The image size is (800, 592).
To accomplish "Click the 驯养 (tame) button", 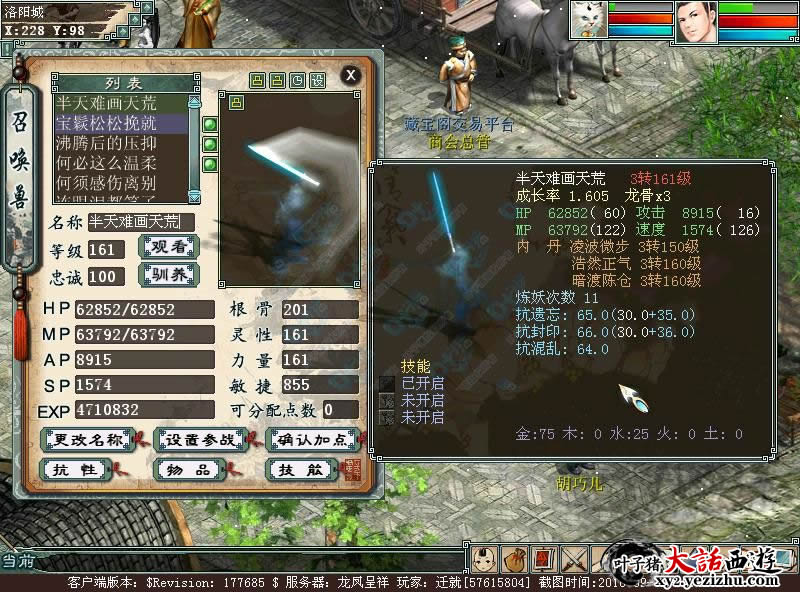I will tap(166, 275).
